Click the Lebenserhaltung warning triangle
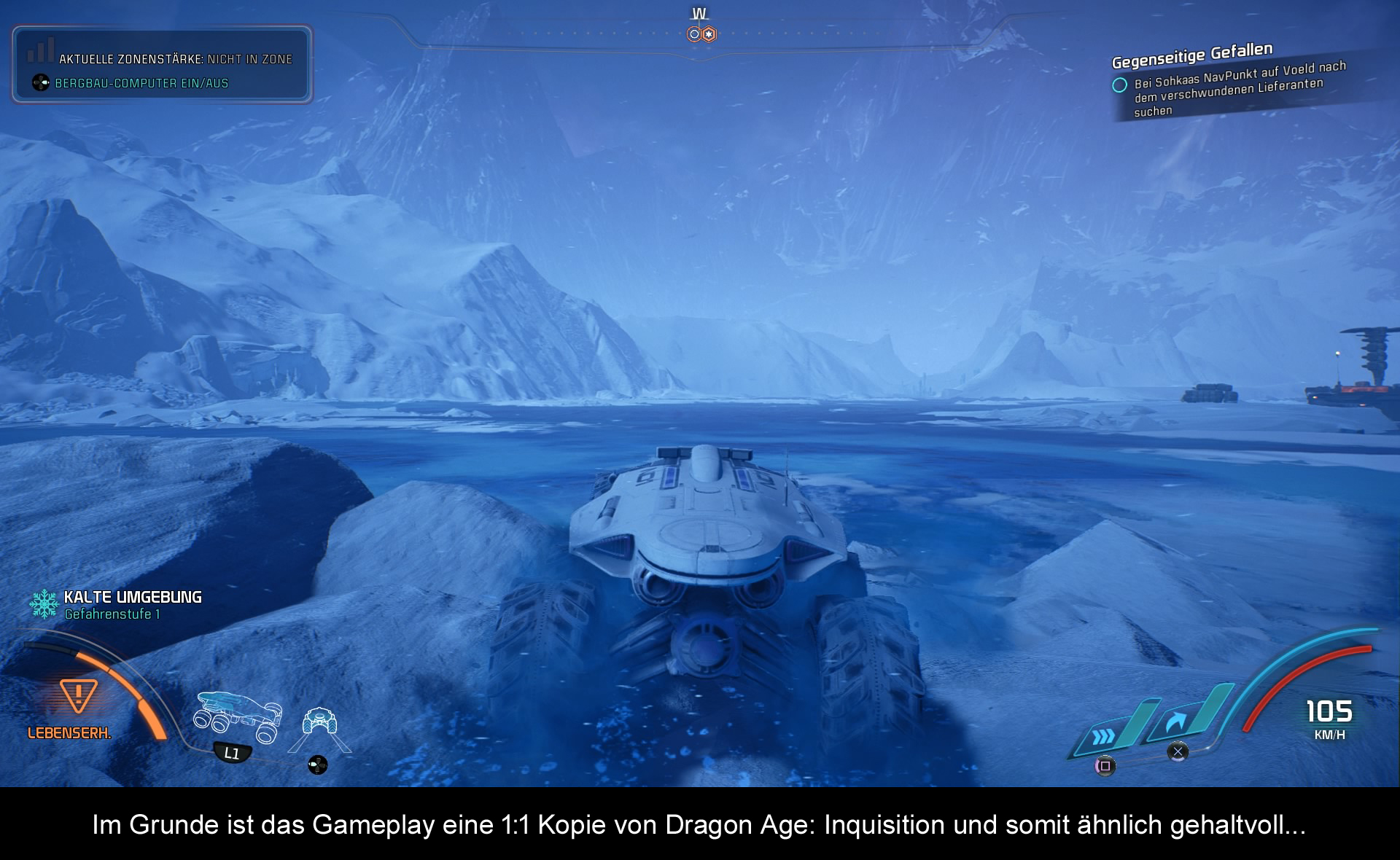 click(77, 695)
